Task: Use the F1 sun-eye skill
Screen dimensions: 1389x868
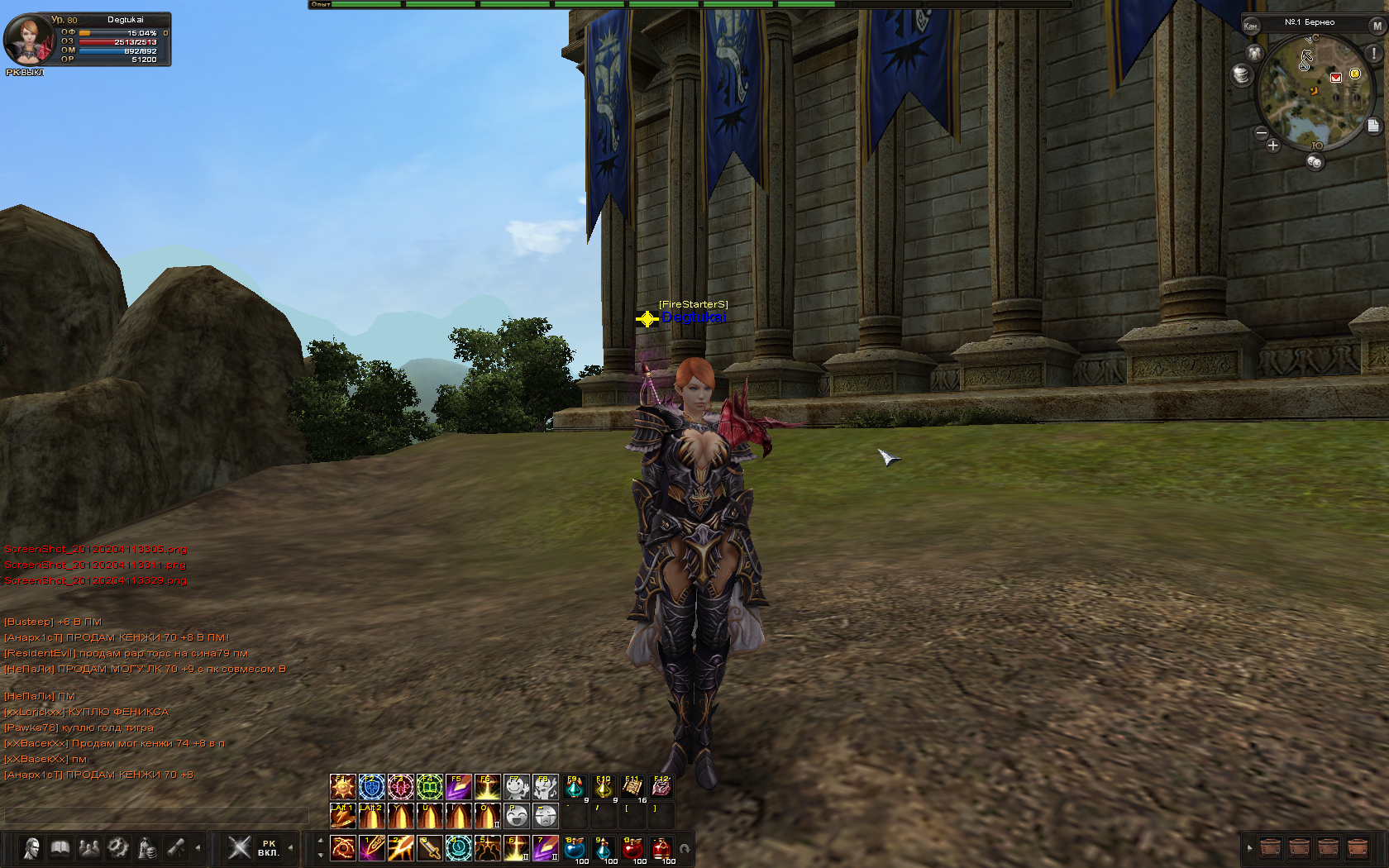Action: [342, 786]
